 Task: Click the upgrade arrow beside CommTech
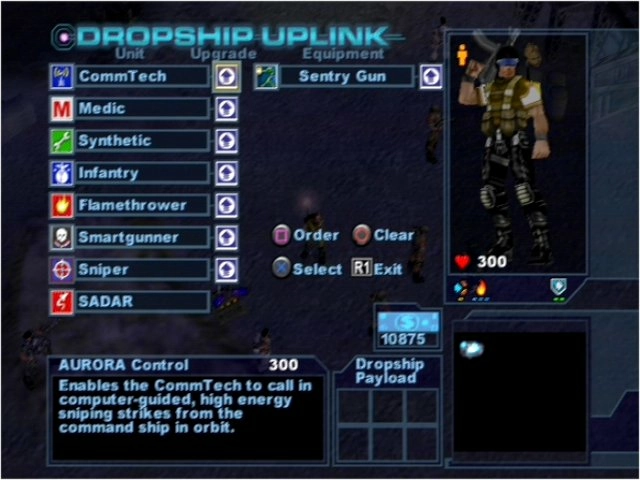(x=227, y=76)
